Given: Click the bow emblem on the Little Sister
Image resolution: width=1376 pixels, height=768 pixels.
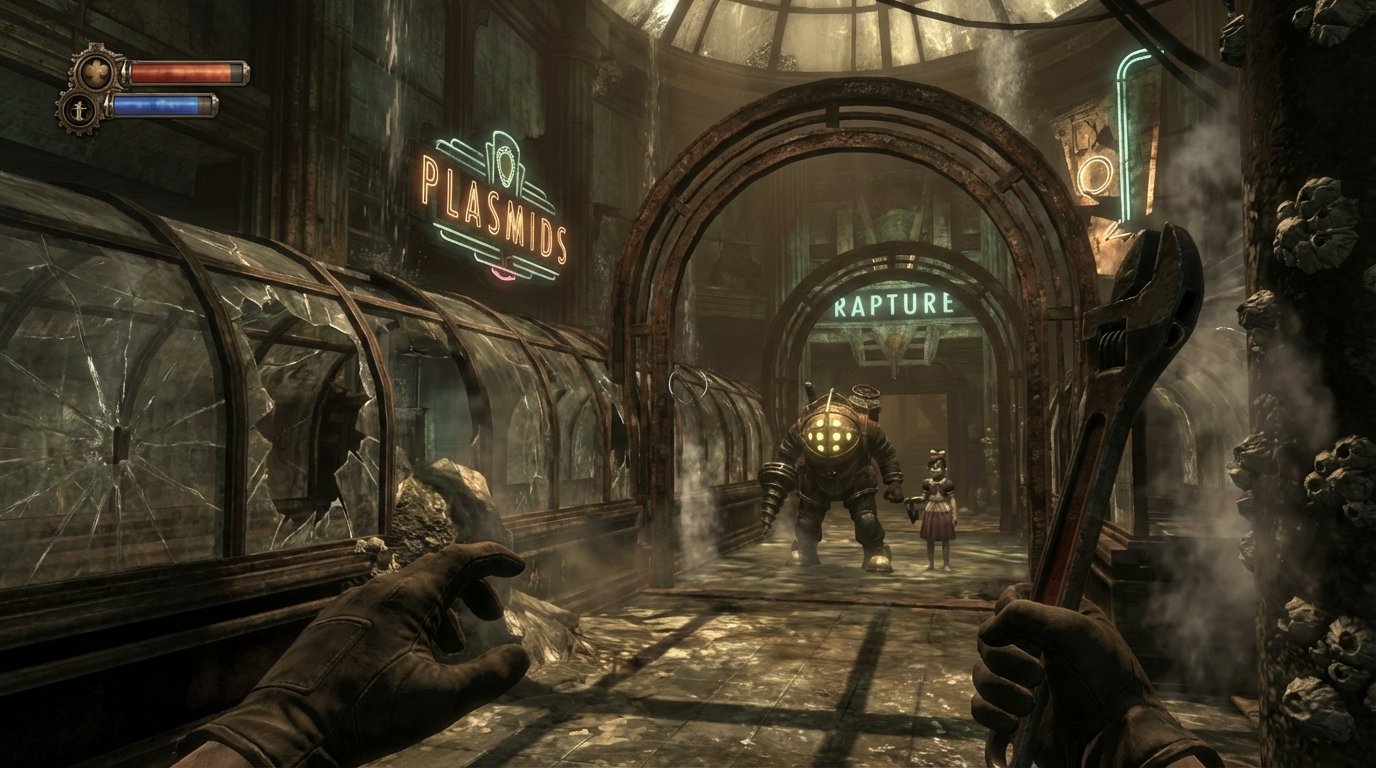Looking at the screenshot, I should (936, 453).
